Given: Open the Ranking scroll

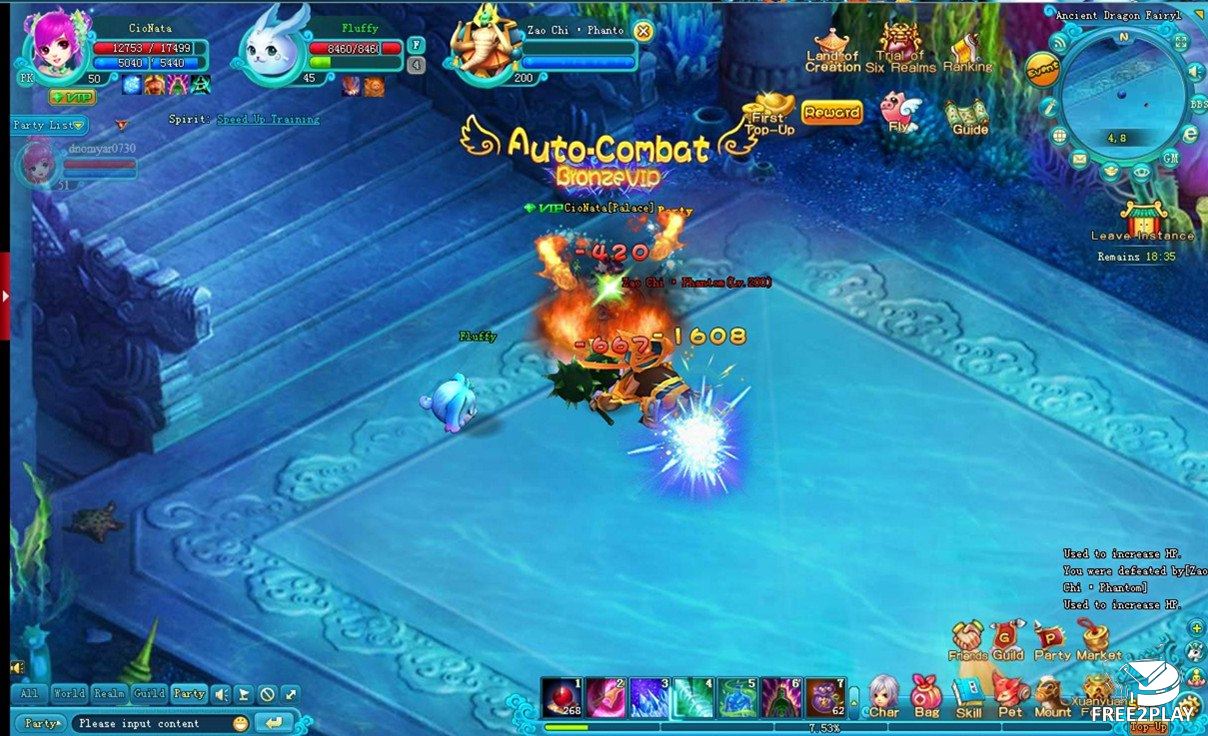Looking at the screenshot, I should 967,53.
